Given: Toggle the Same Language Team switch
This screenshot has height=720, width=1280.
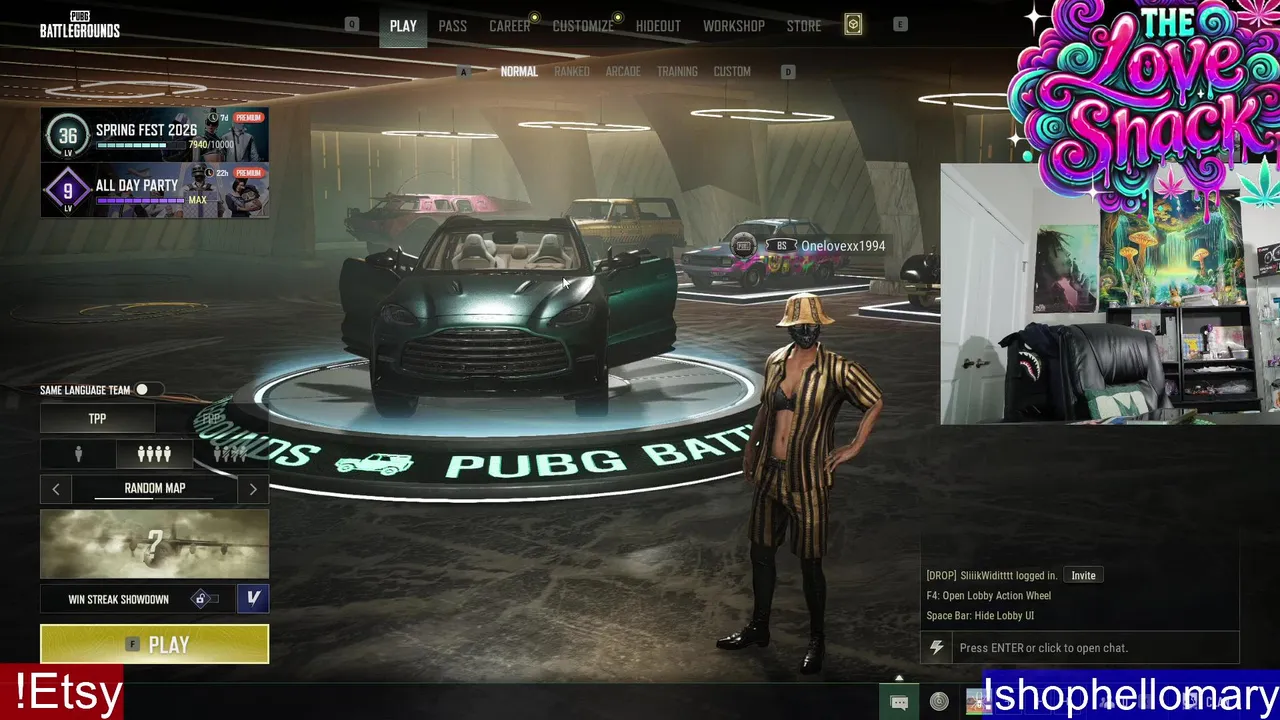Looking at the screenshot, I should 144,390.
